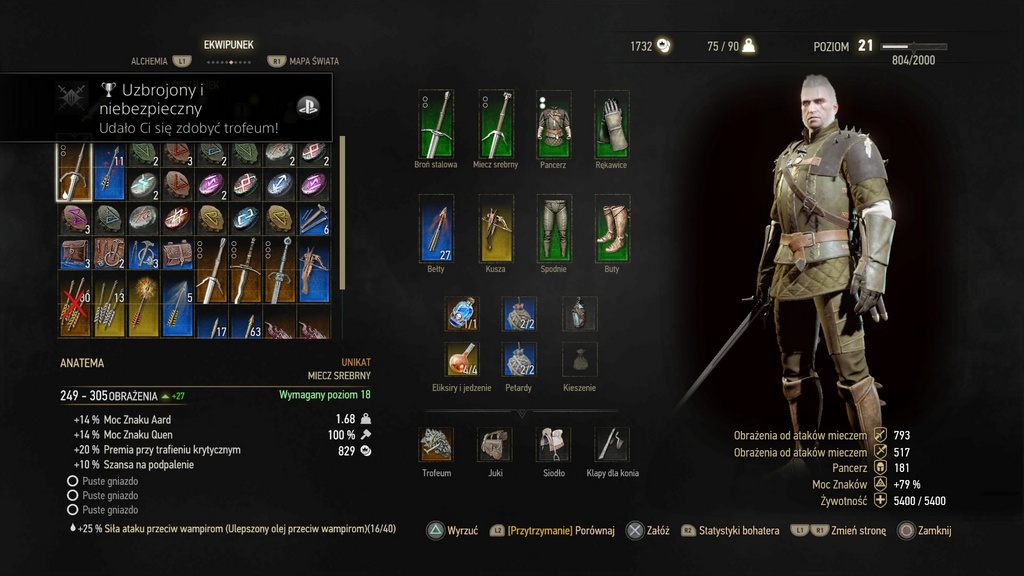Select the crossed-out bolts stack in inventory

tap(74, 307)
